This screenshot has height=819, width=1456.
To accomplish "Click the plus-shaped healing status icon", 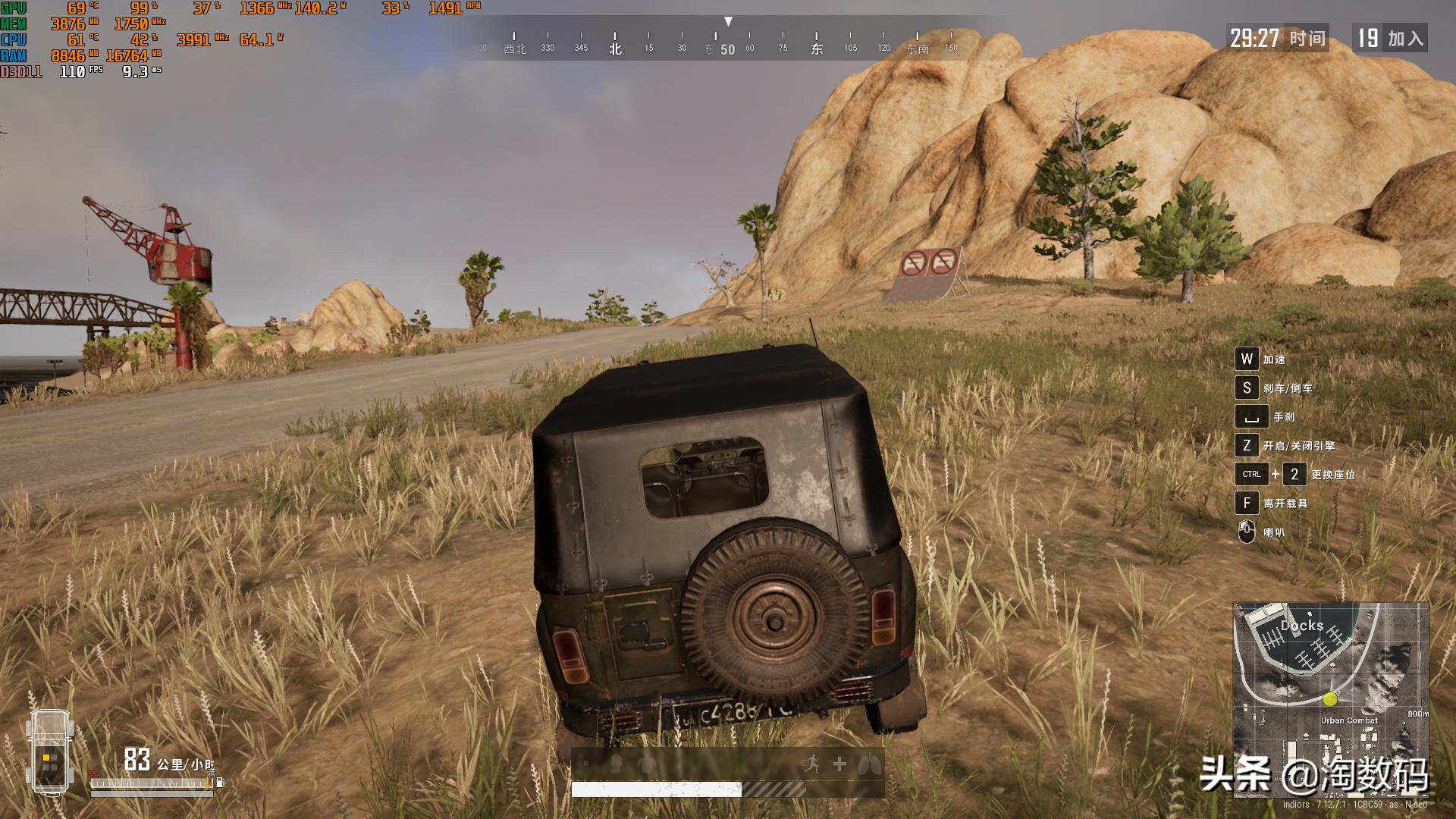I will (839, 764).
